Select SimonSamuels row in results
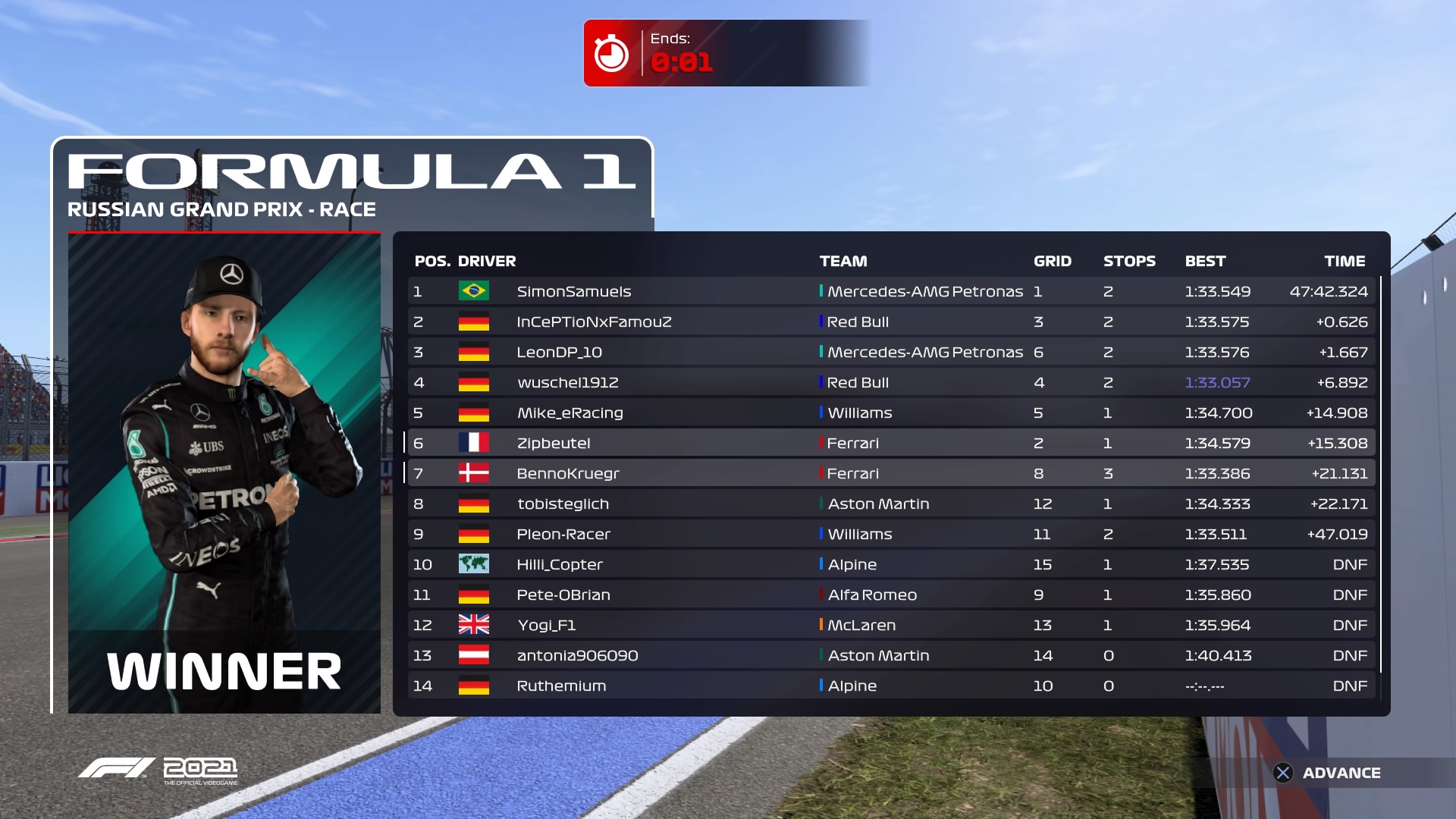The height and width of the screenshot is (819, 1456). coord(574,291)
